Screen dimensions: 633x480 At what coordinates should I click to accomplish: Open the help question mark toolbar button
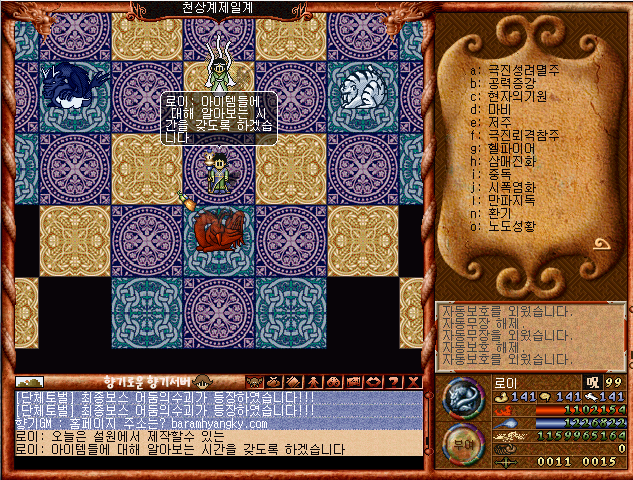pyautogui.click(x=395, y=382)
